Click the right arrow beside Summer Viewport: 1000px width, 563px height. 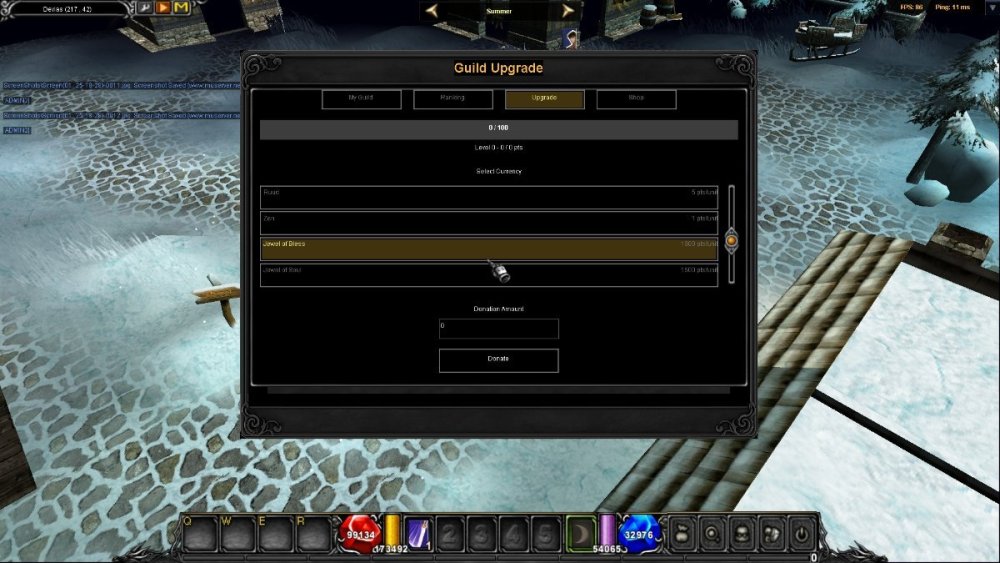pos(568,11)
